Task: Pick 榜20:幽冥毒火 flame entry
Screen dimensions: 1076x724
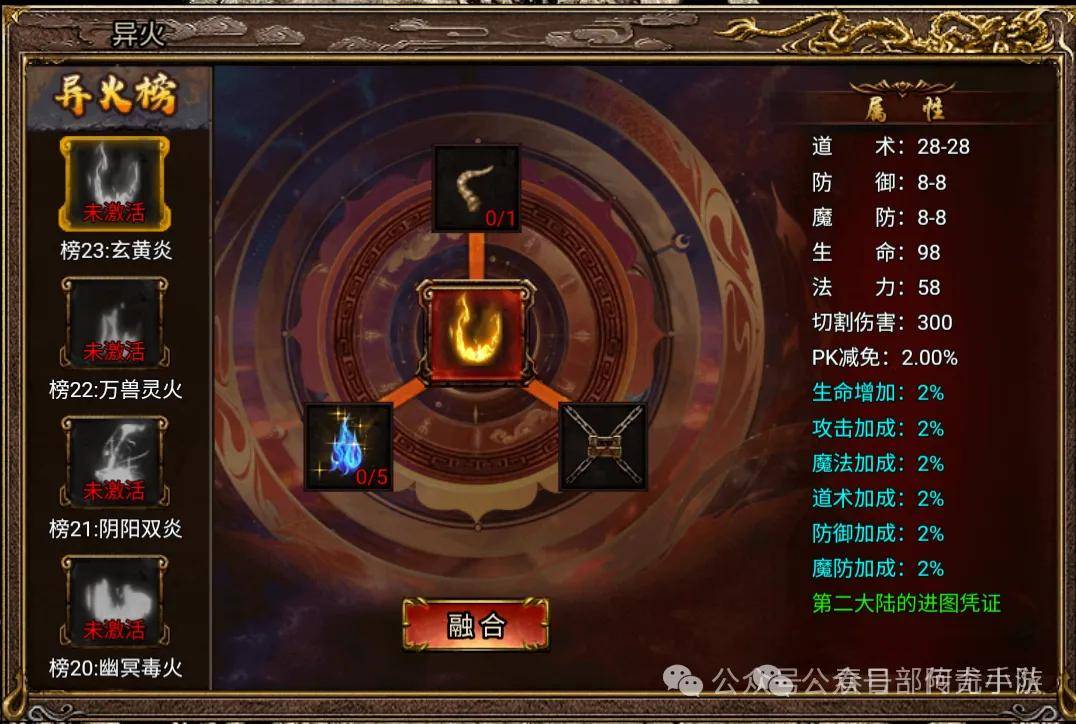Action: coord(116,603)
